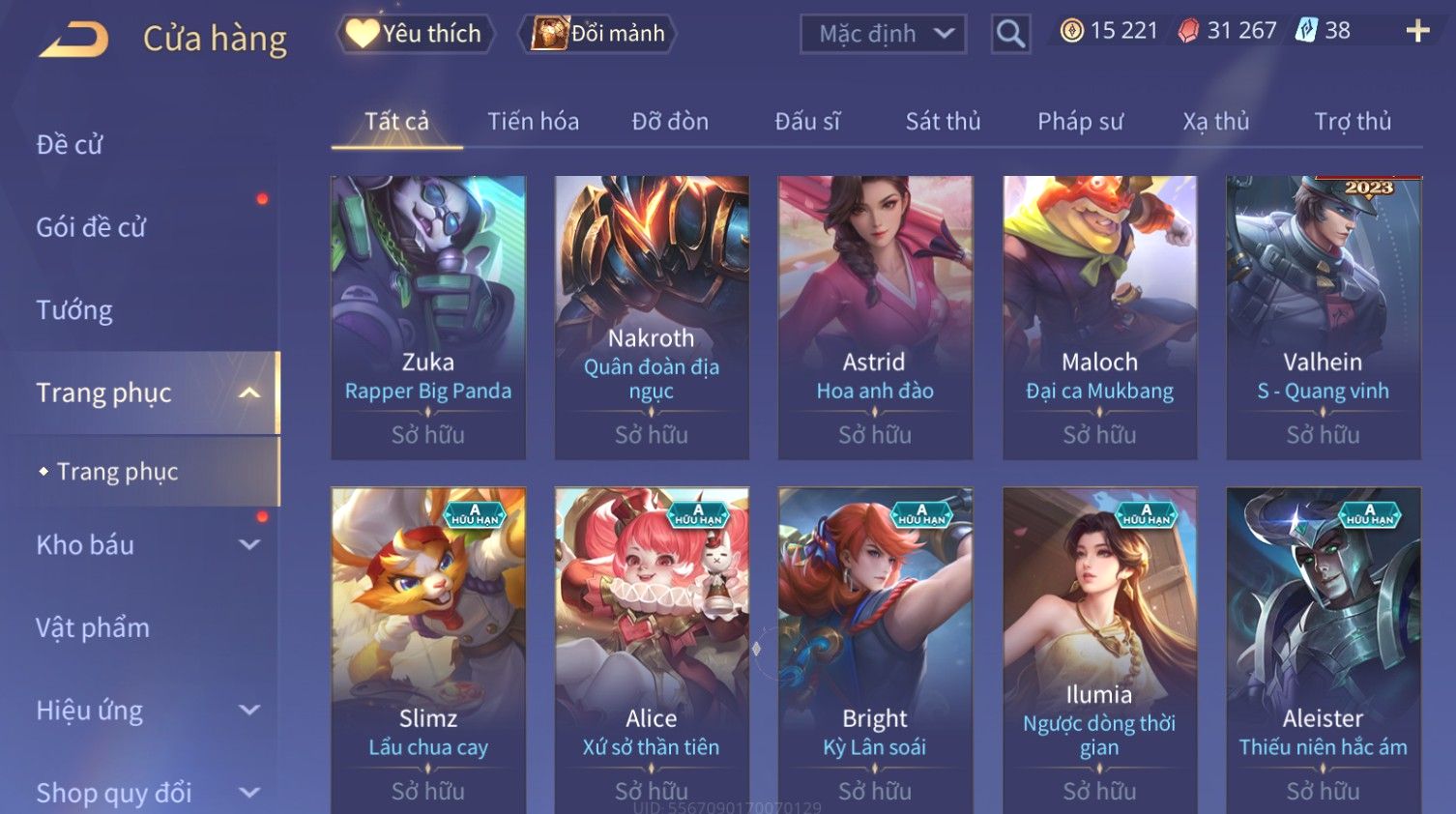Filter skins by Sát thủ
The image size is (1456, 814).
tap(943, 122)
